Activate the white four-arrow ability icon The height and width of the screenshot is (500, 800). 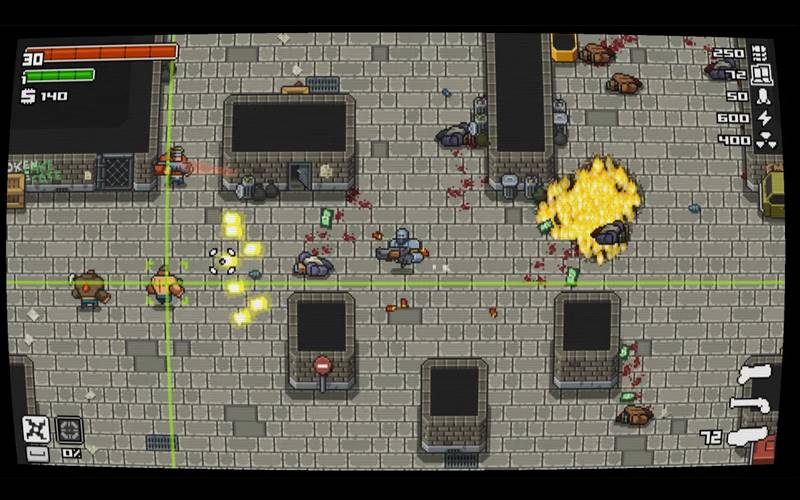(x=36, y=428)
